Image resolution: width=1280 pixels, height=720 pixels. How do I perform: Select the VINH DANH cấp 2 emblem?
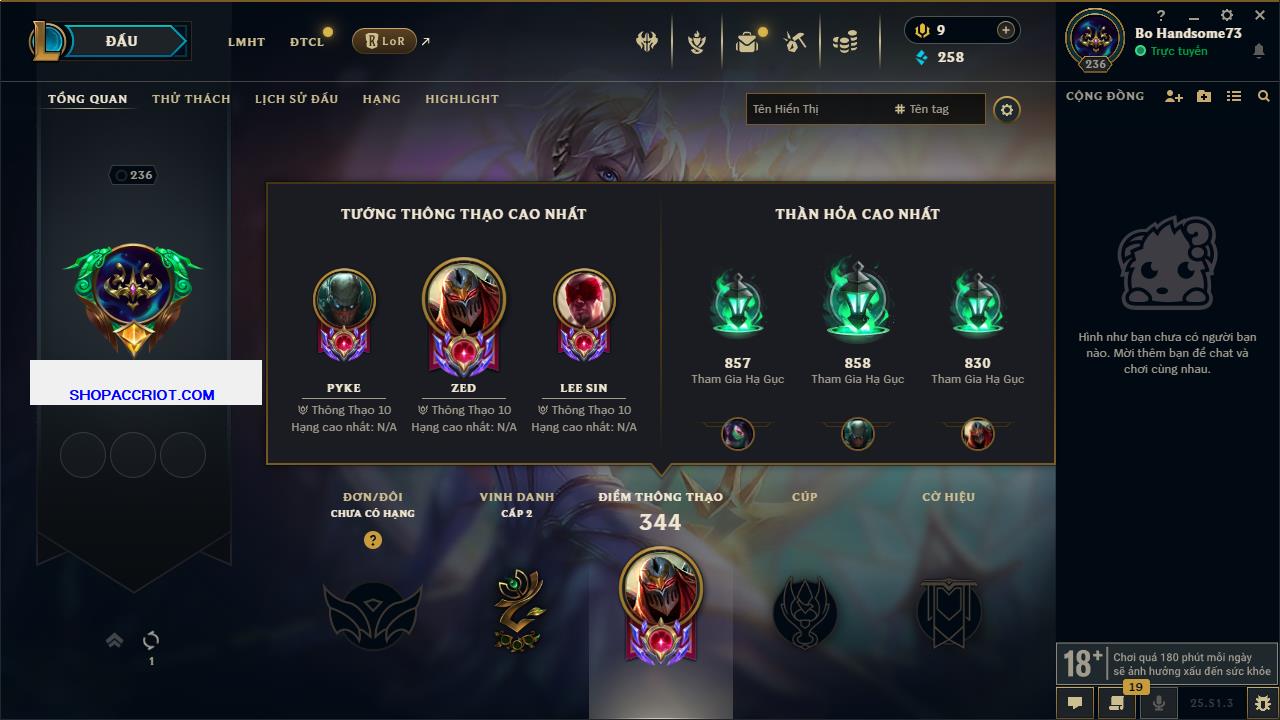(x=517, y=610)
